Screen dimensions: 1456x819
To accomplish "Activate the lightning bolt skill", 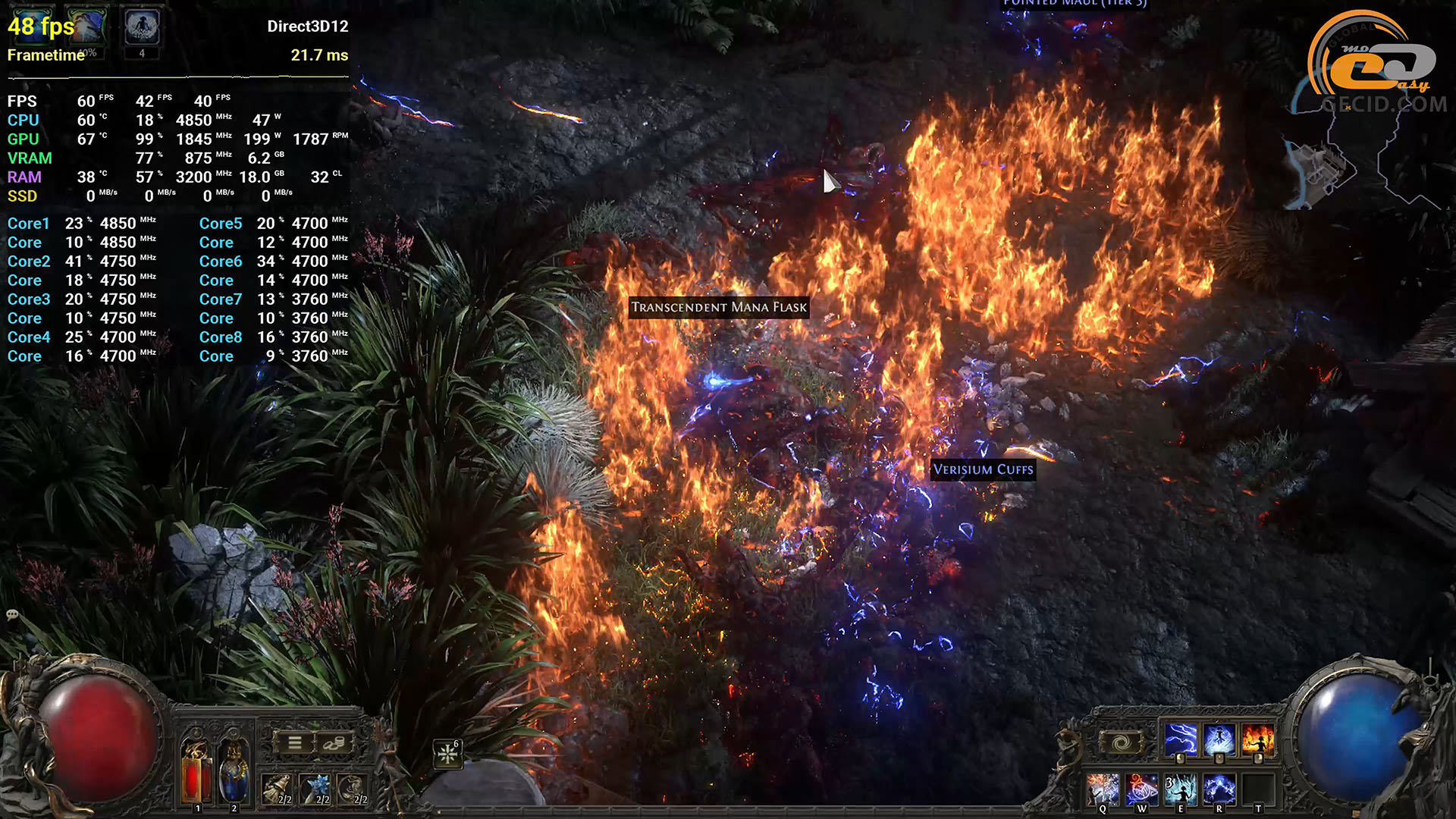I will (x=1180, y=739).
